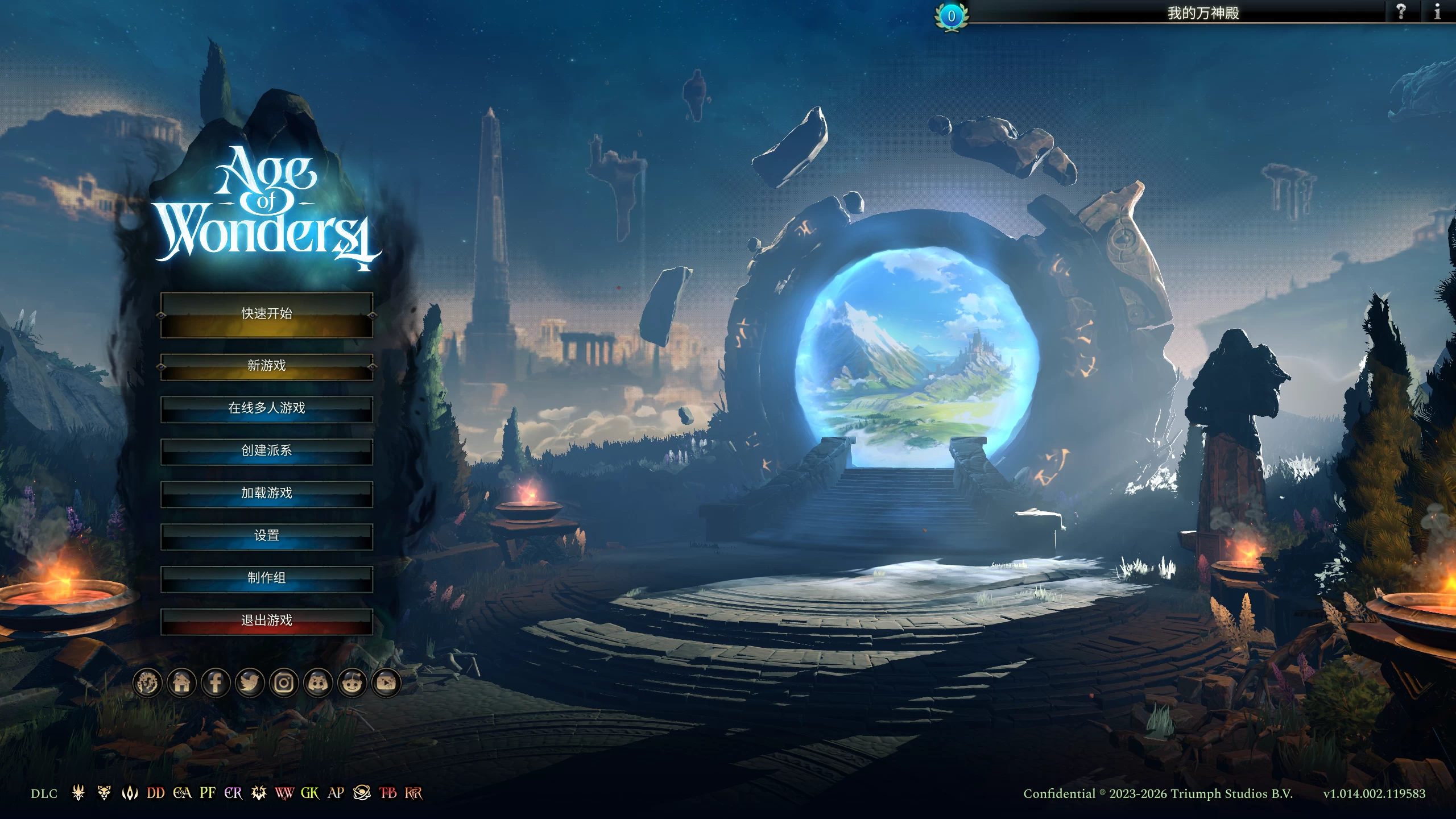1456x819 pixels.
Task: Start a 新游戏 from the main menu
Action: (266, 366)
